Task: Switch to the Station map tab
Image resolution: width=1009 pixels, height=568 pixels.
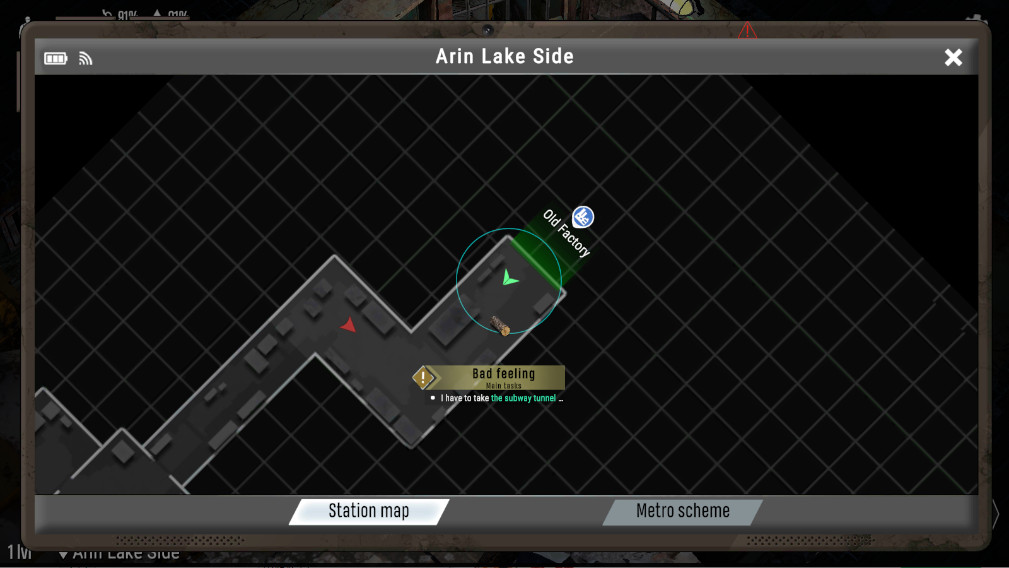Action: click(369, 511)
